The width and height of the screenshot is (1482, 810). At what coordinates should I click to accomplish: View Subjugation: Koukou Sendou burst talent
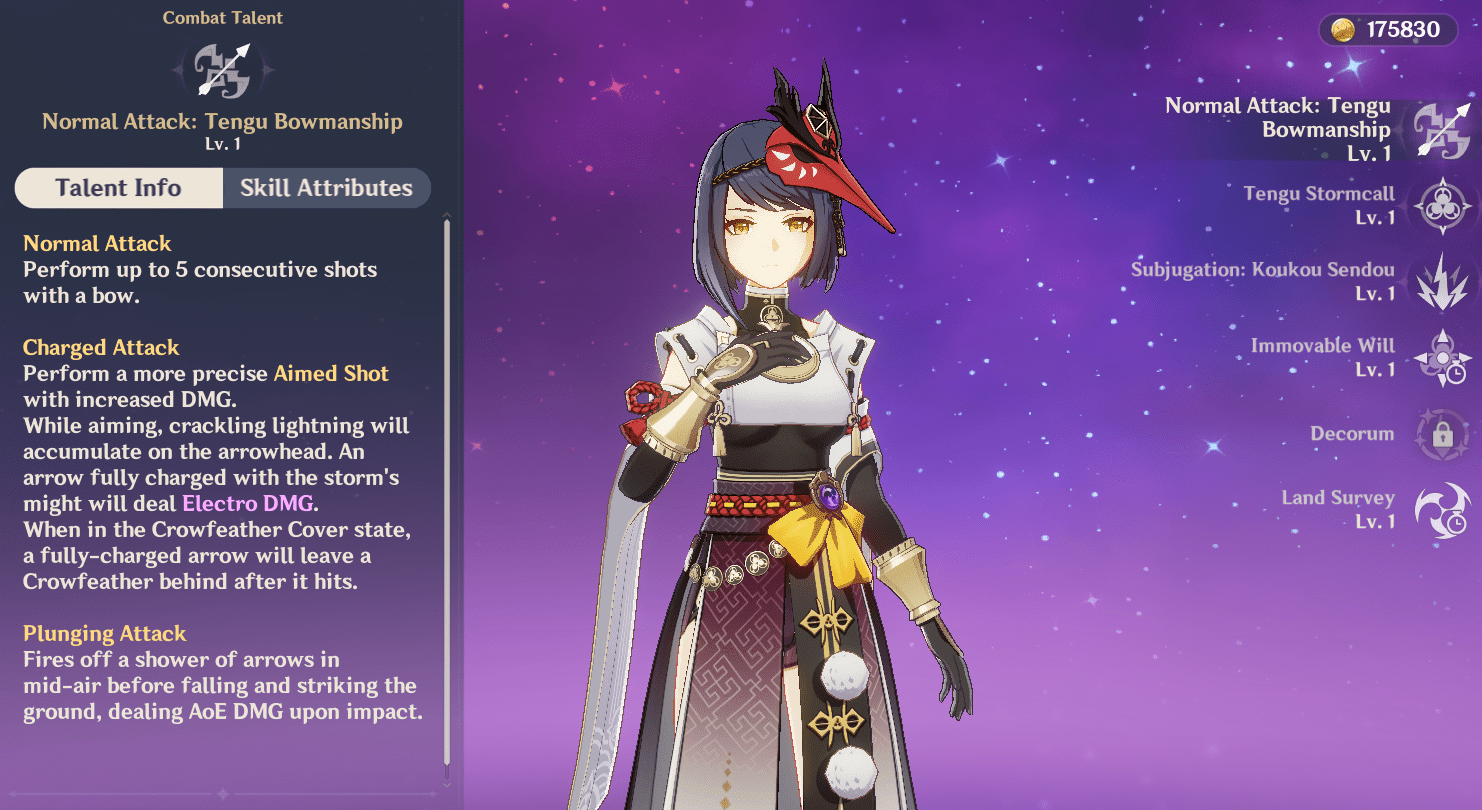pyautogui.click(x=1441, y=282)
